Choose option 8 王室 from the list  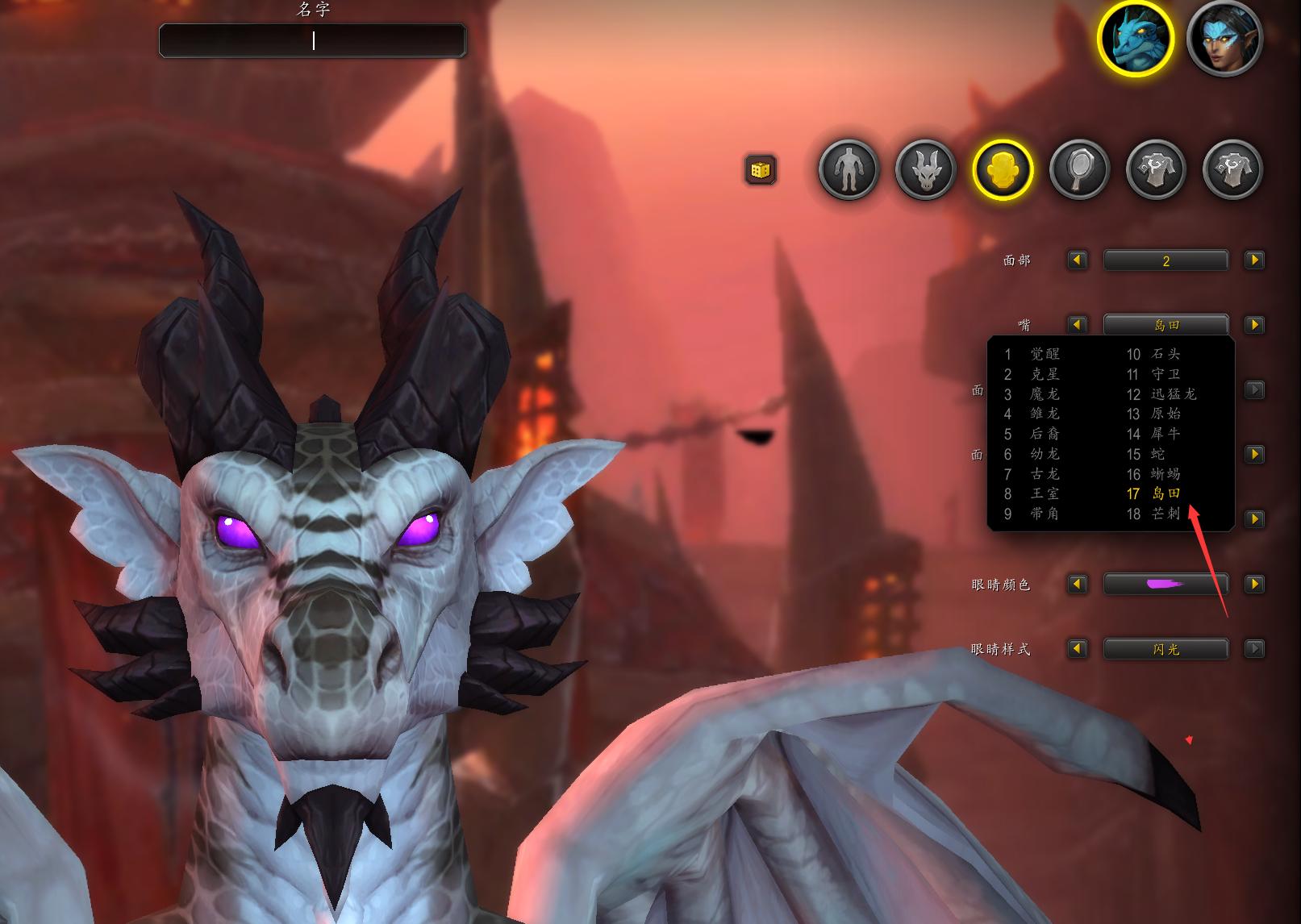(1045, 493)
